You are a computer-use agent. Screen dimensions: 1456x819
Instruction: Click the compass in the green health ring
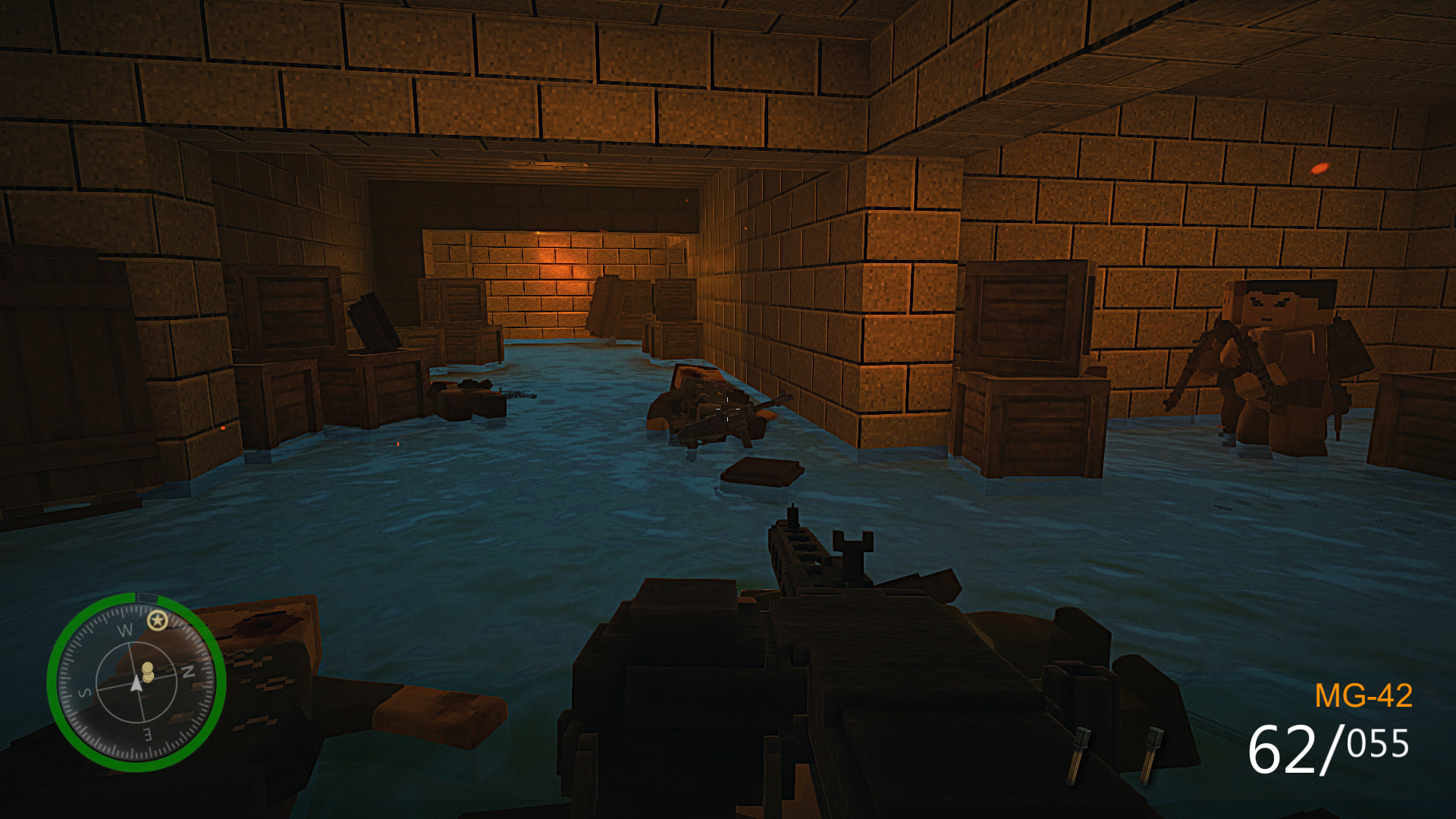click(136, 682)
